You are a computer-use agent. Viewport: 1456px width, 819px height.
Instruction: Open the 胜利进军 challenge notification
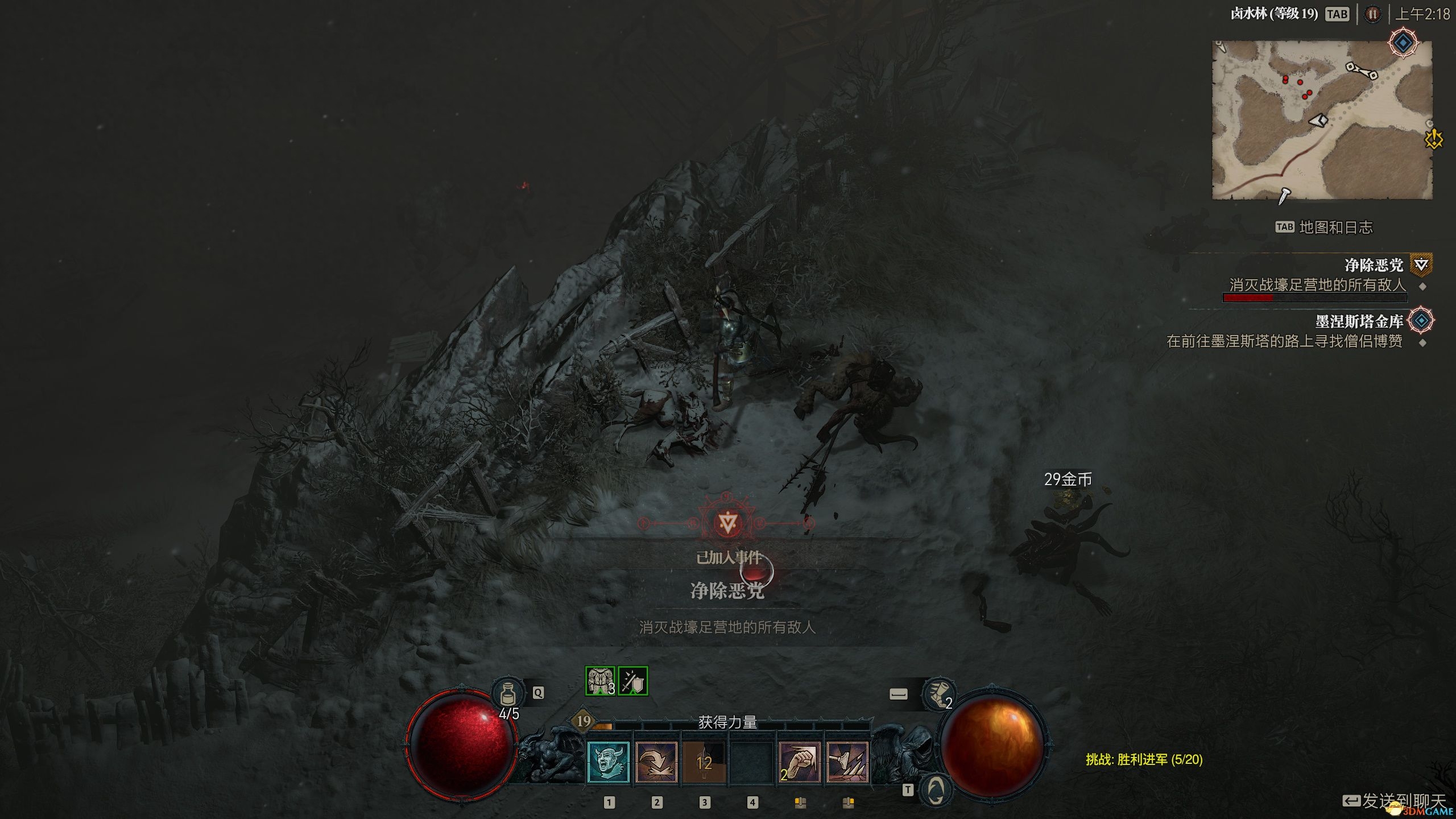point(1144,759)
